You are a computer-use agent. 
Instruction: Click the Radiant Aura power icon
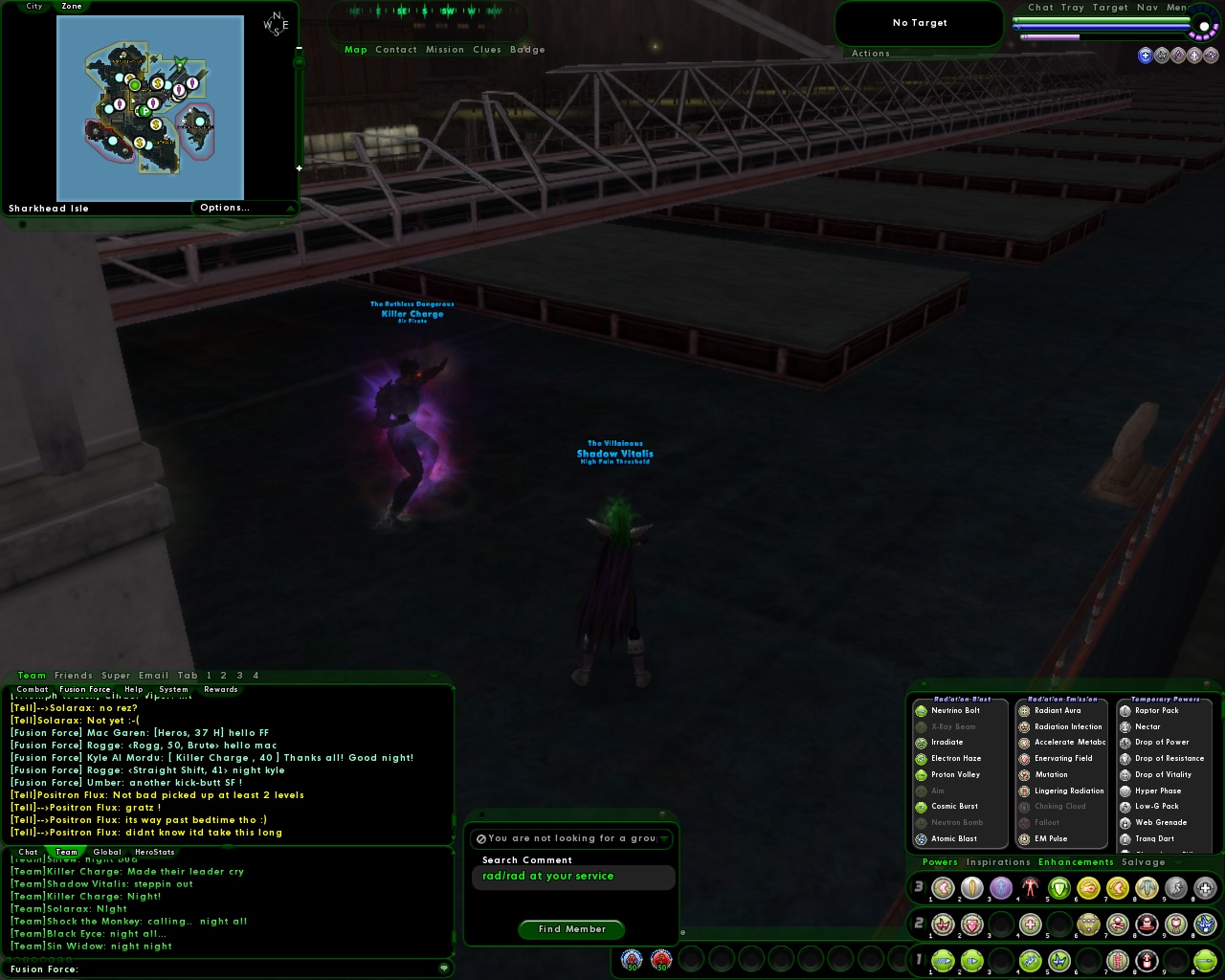point(1024,710)
